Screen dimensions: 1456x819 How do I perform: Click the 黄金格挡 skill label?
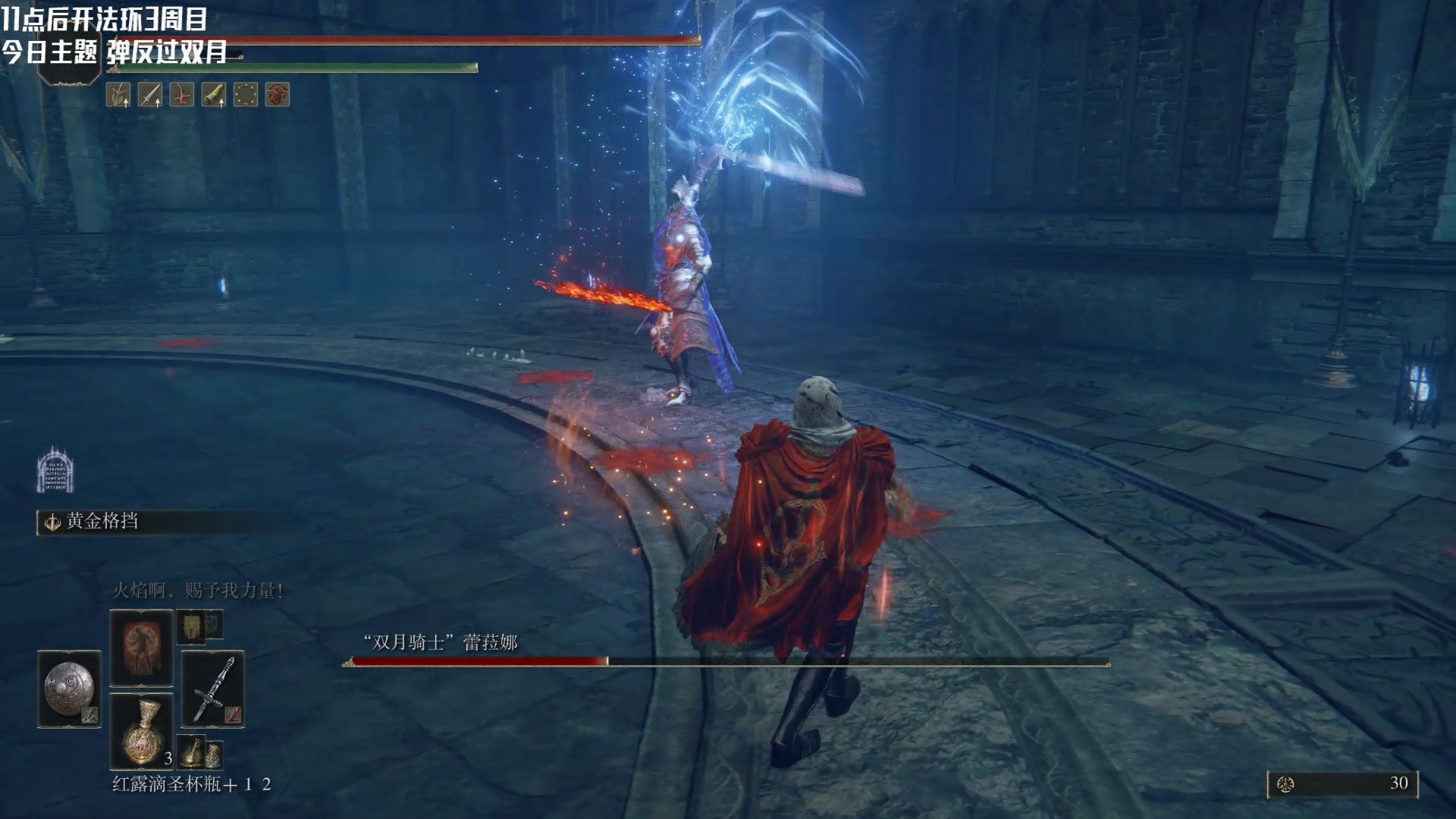tap(102, 521)
